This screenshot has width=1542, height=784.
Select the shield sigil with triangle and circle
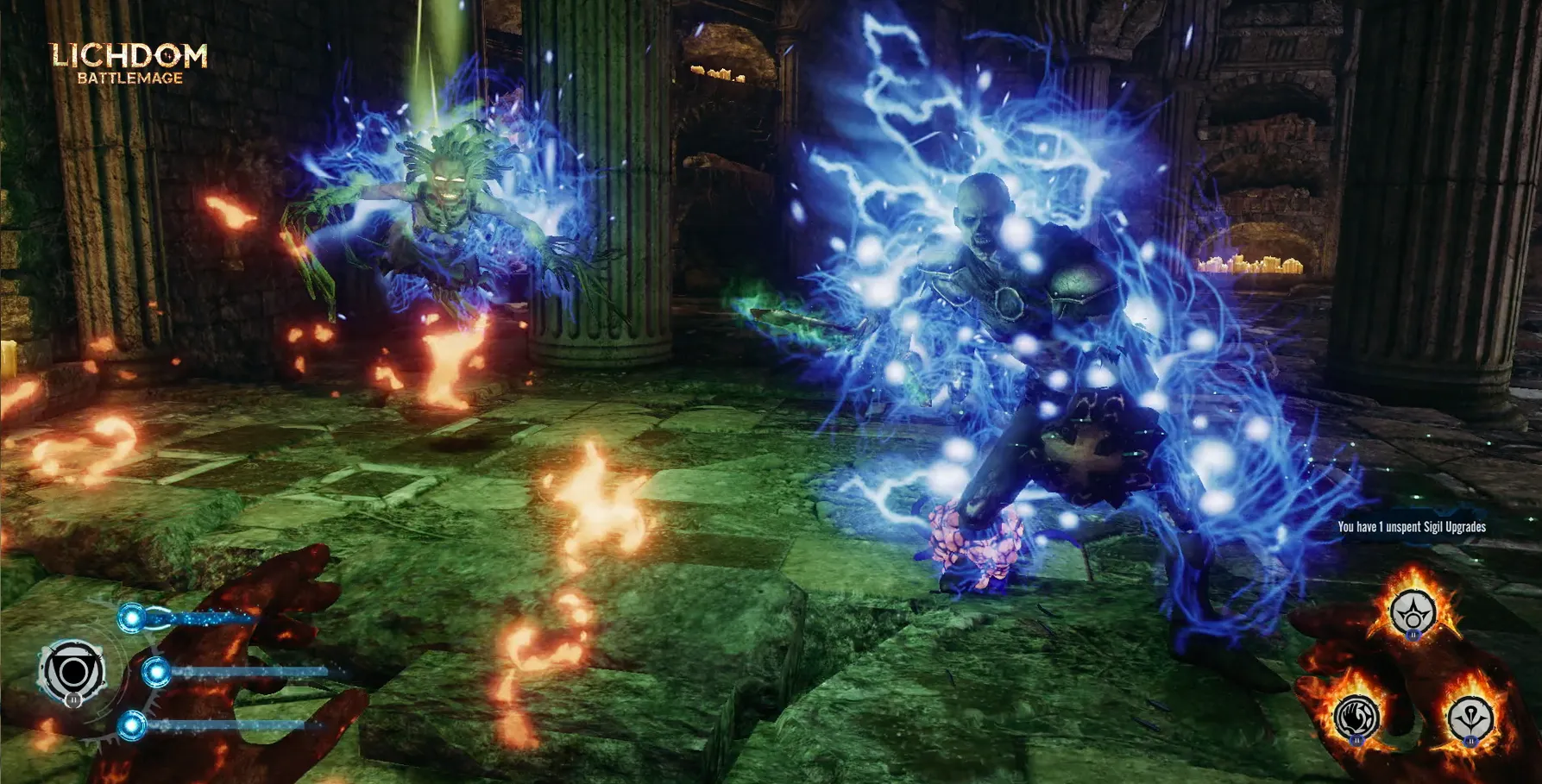[x=73, y=670]
